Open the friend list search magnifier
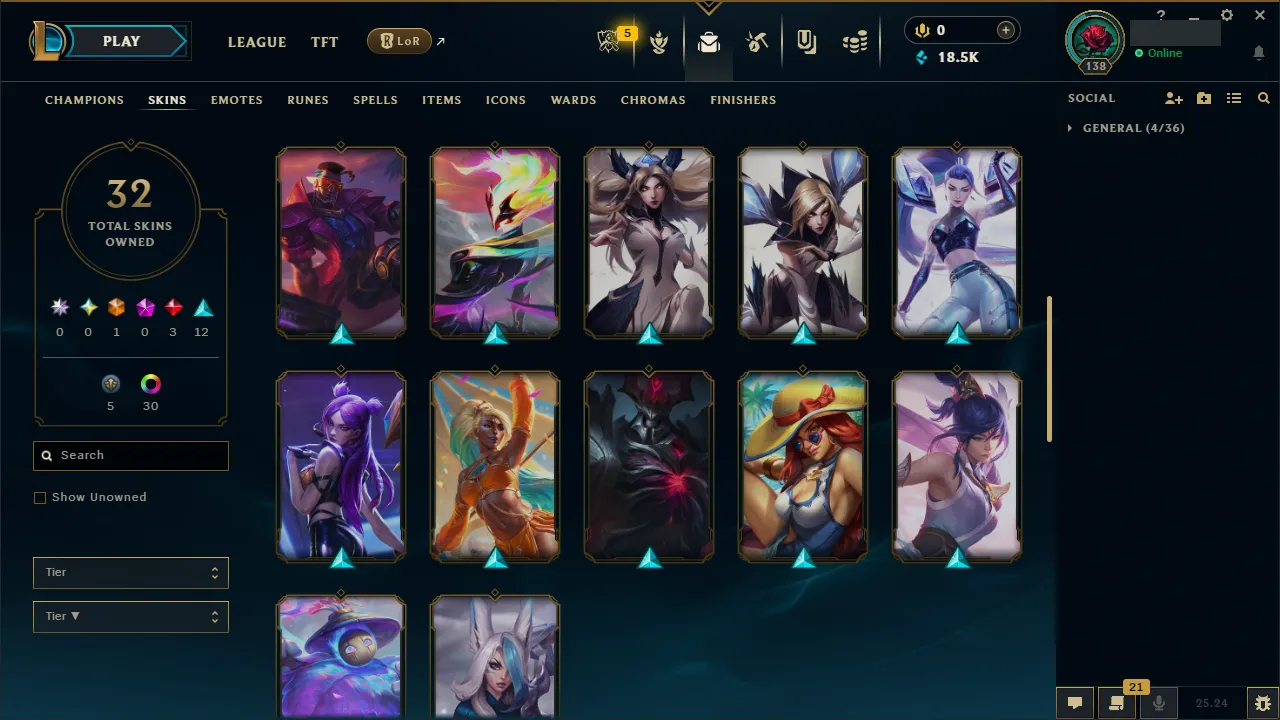Screen dimensions: 1280x720 click(1263, 98)
